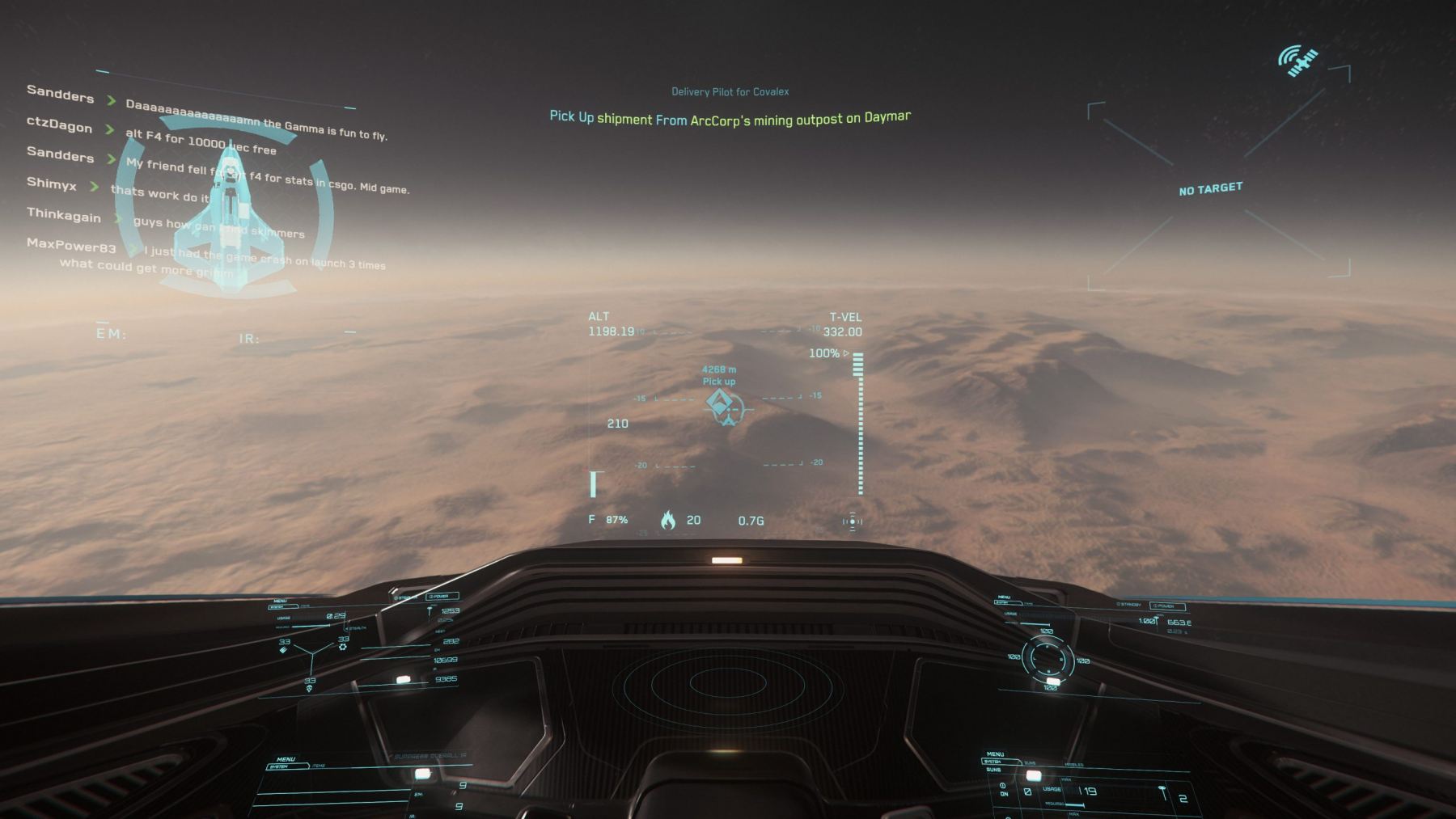This screenshot has width=1456, height=819.
Task: Toggle Power button on power triangle panel
Action: click(442, 597)
